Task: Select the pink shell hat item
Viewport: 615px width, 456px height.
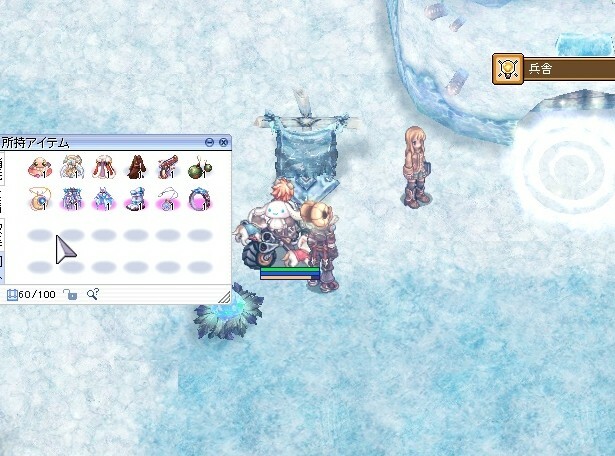Action: tap(41, 167)
